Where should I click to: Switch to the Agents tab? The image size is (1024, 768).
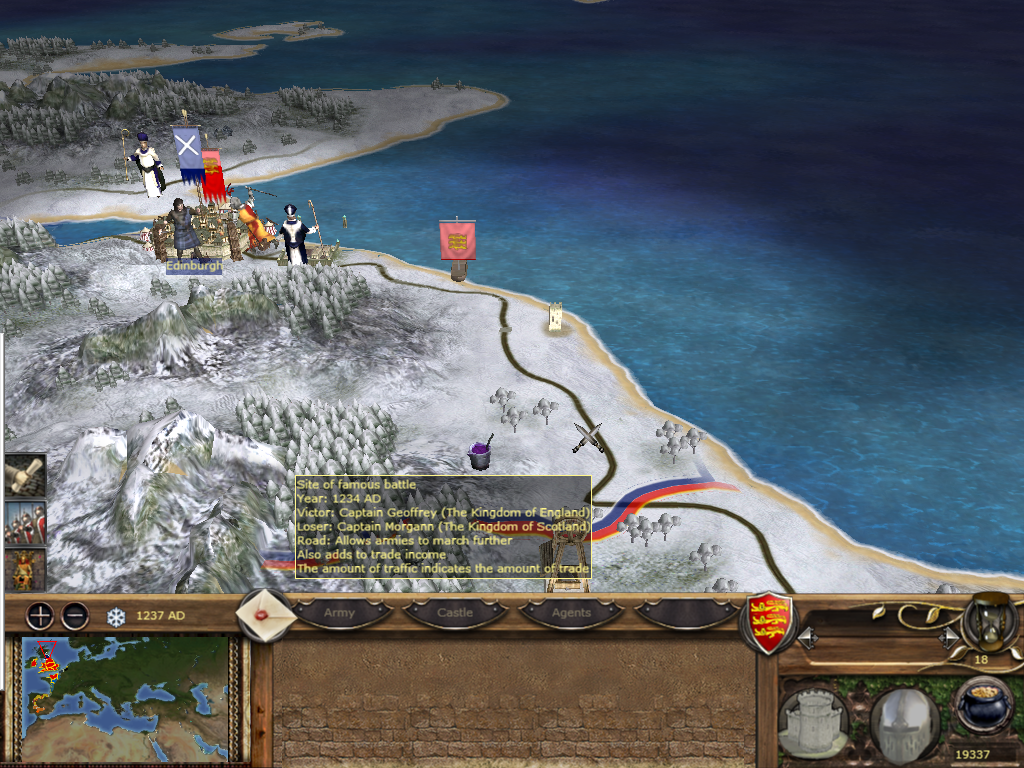(571, 612)
